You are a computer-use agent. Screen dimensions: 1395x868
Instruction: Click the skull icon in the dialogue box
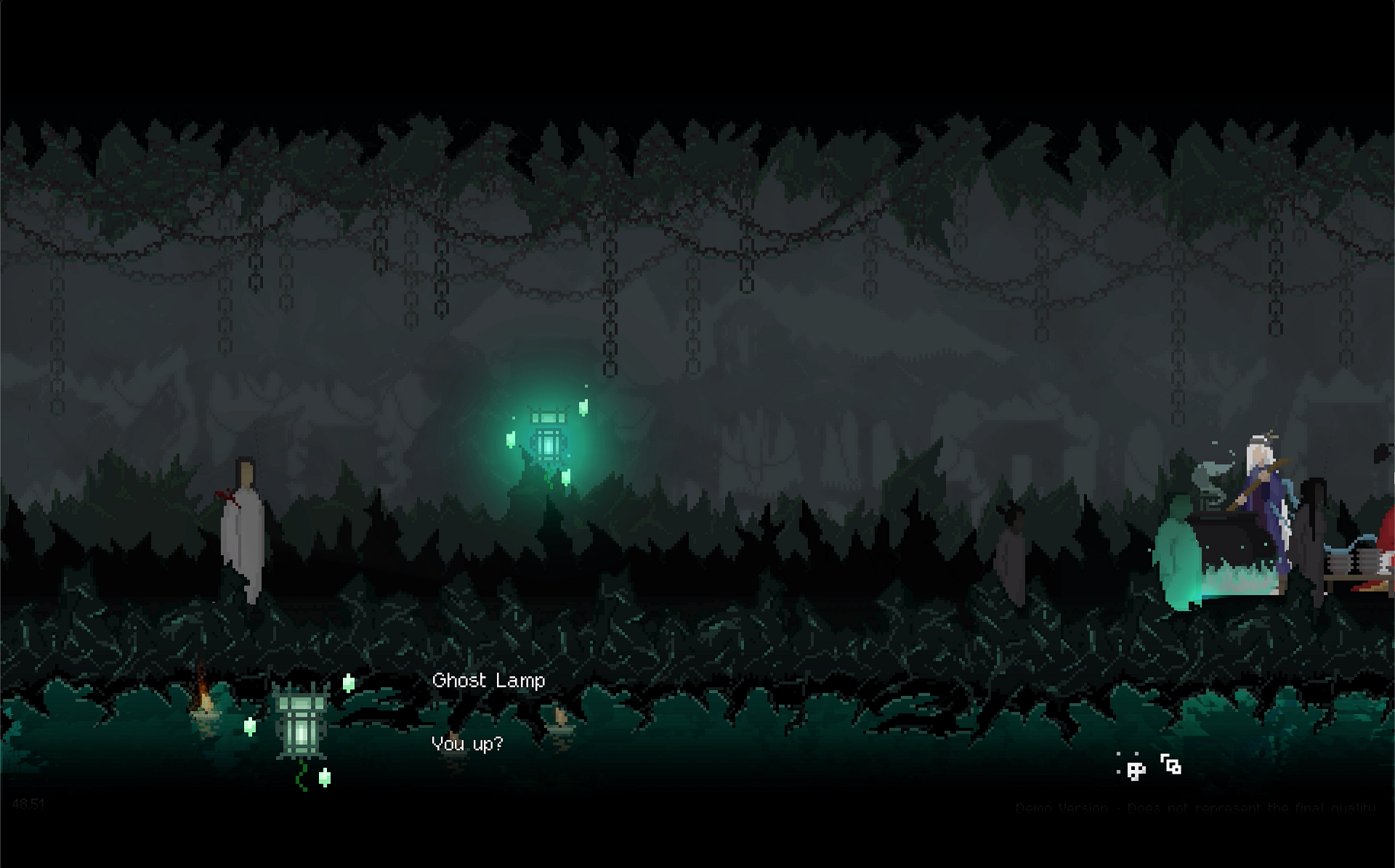[1133, 768]
